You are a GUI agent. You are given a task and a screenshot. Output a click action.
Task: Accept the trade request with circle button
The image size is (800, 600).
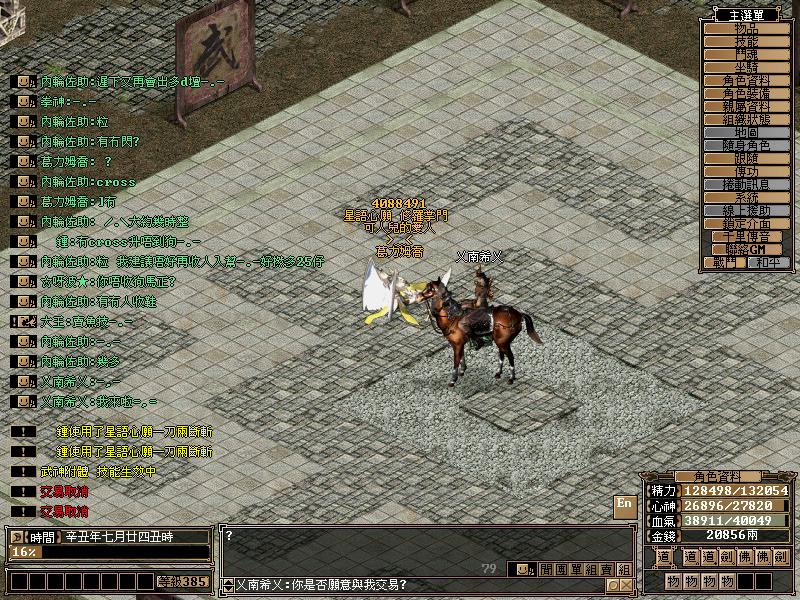(612, 585)
